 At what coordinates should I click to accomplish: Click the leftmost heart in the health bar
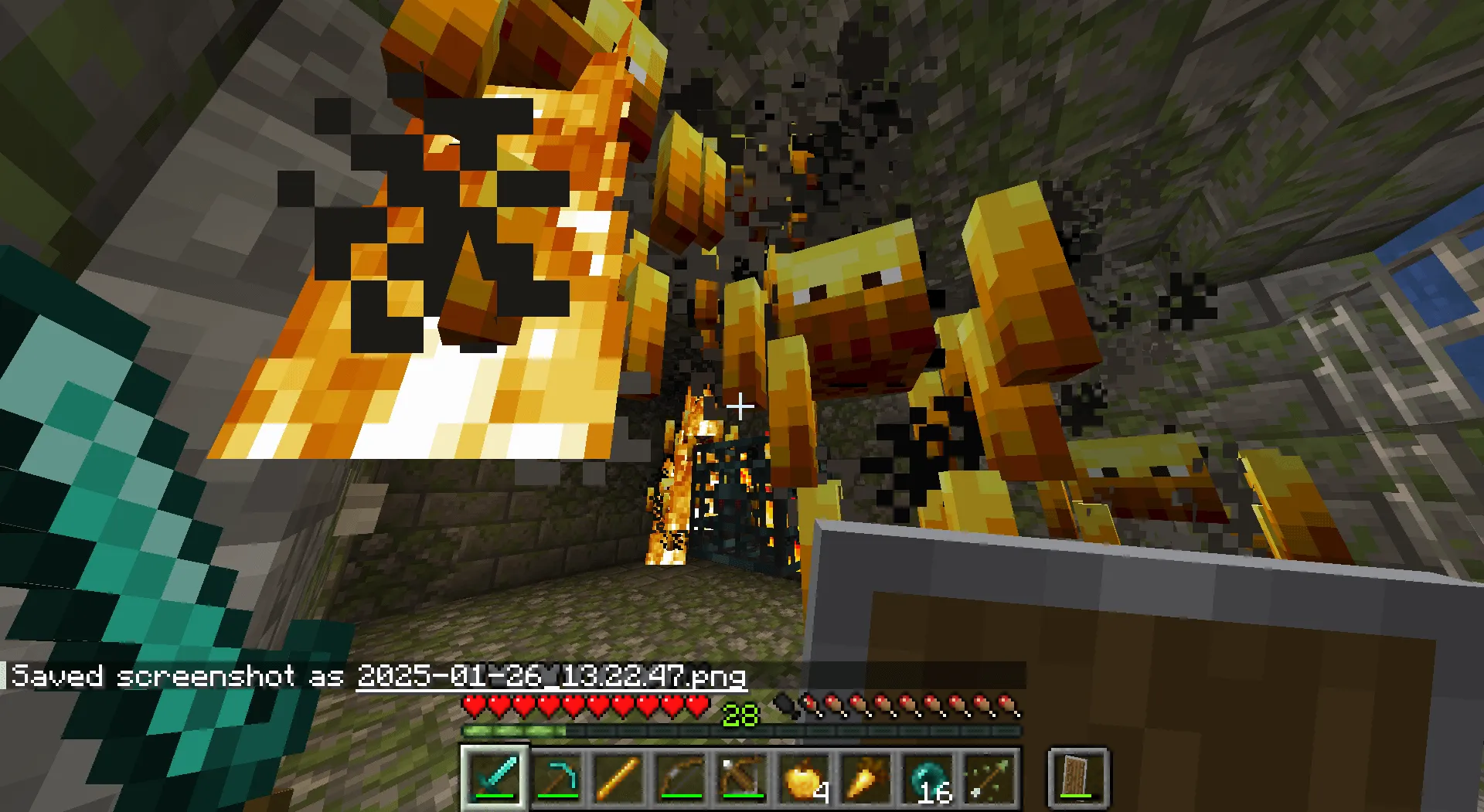[x=471, y=705]
